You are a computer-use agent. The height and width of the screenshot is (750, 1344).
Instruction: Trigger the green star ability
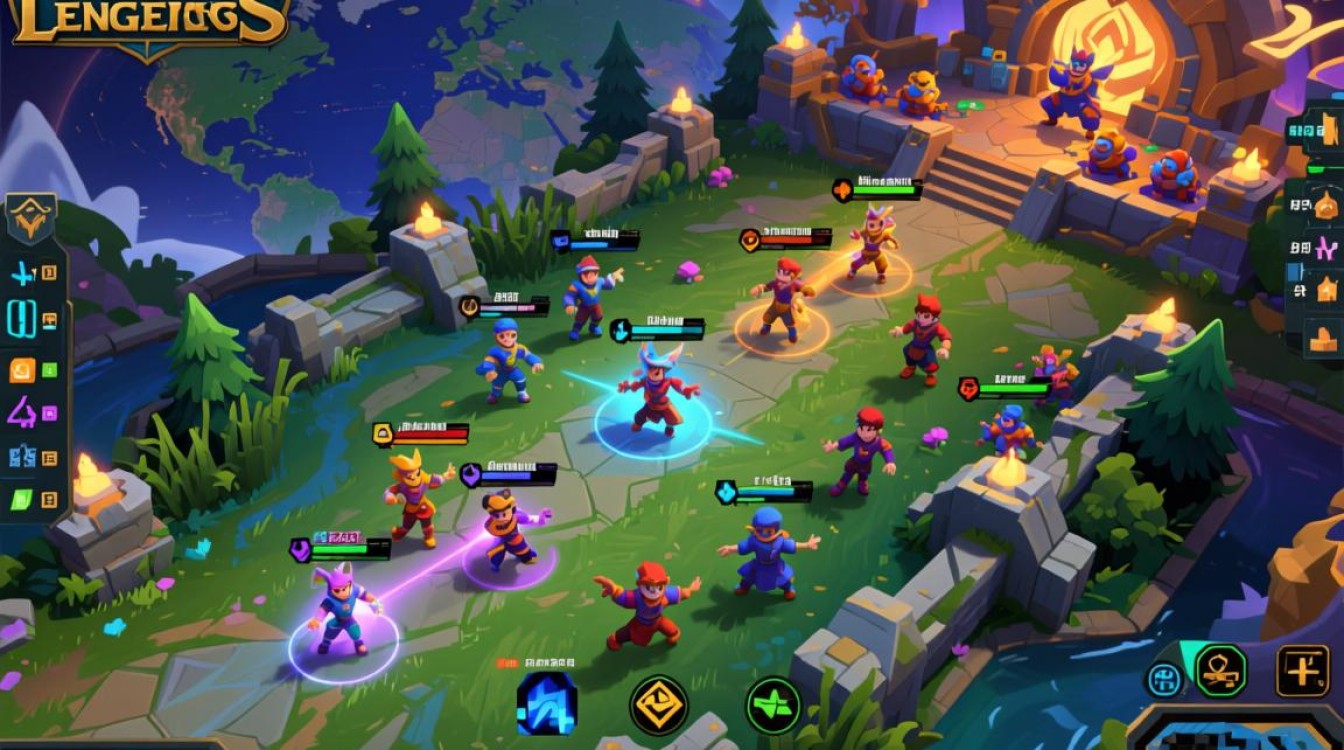coord(773,705)
